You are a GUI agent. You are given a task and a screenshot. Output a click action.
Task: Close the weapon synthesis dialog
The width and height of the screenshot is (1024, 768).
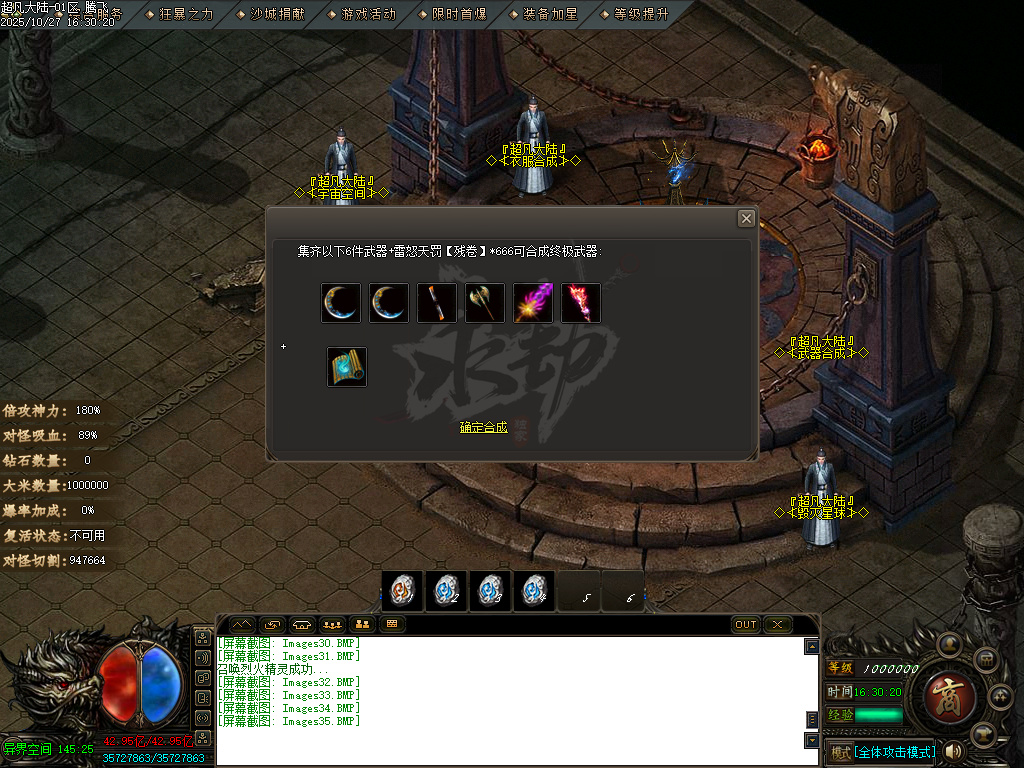tap(746, 218)
